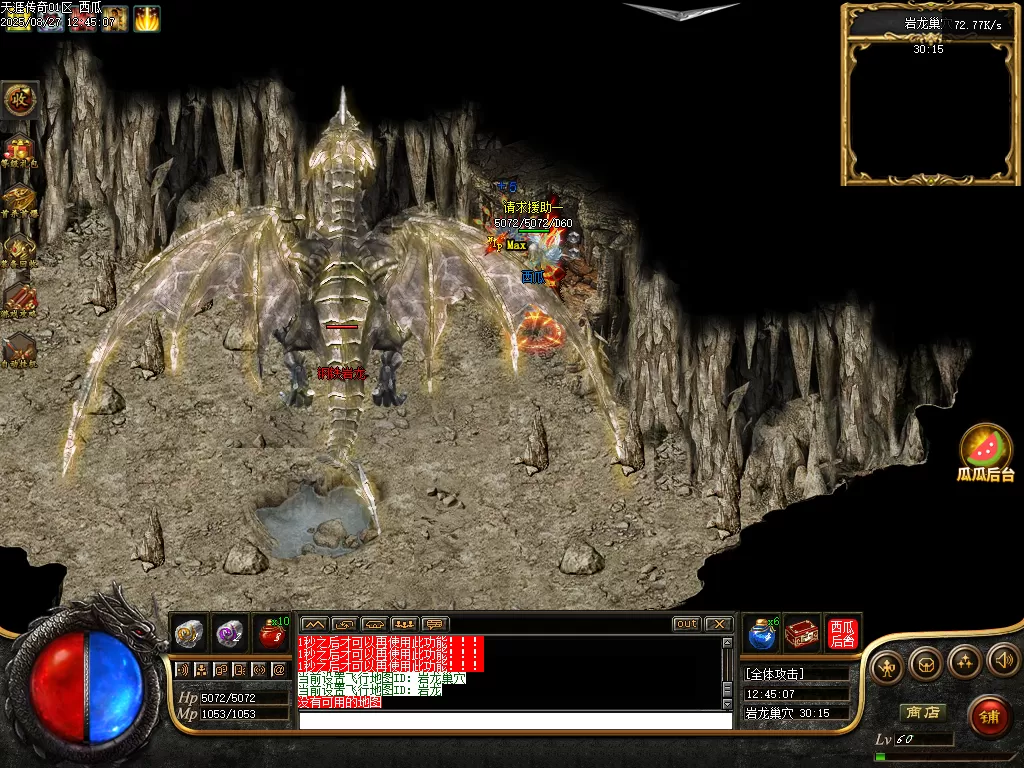The width and height of the screenshot is (1024, 768).
Task: Click the red 铺 round button
Action: (x=989, y=716)
